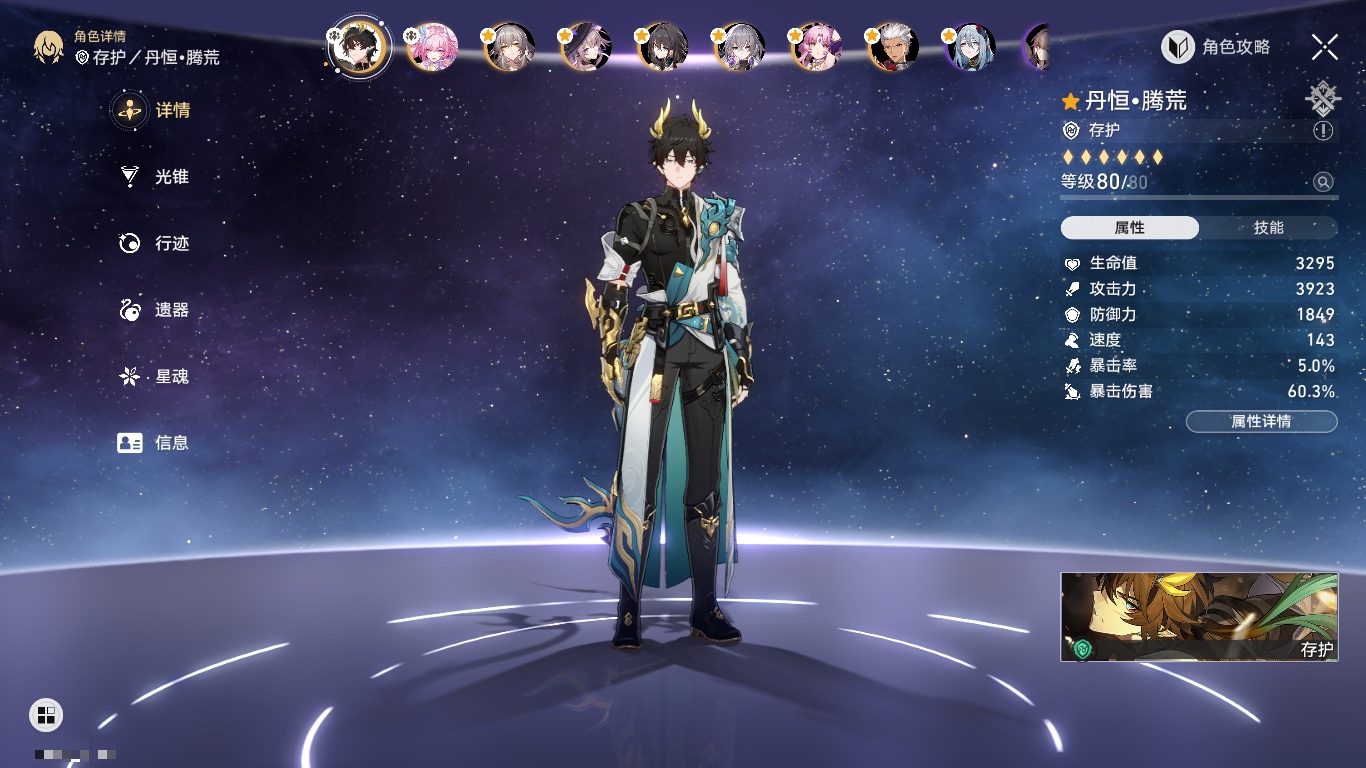This screenshot has width=1366, height=768.
Task: Click the path emblem icon beside character name
Action: coord(1322,99)
